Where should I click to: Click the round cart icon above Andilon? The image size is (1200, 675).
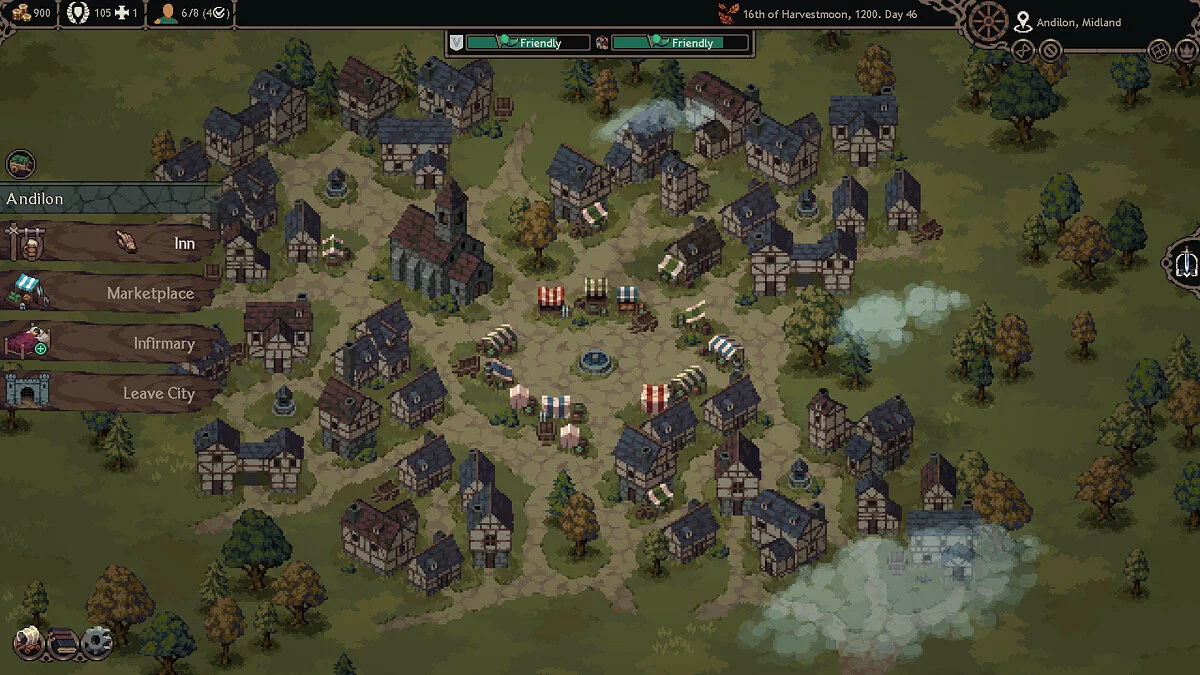pos(20,163)
